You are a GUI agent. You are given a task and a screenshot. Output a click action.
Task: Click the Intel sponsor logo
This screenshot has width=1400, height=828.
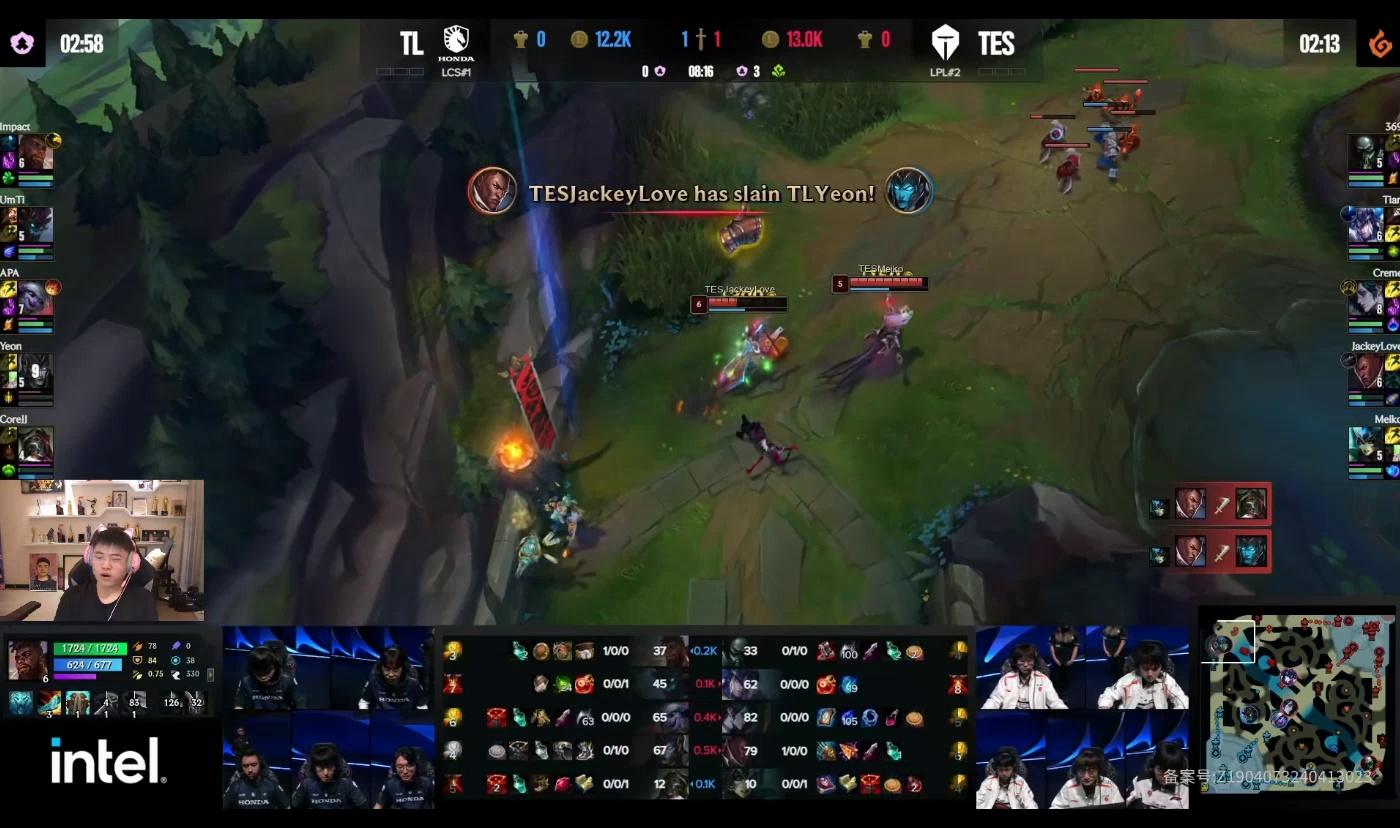pos(108,762)
